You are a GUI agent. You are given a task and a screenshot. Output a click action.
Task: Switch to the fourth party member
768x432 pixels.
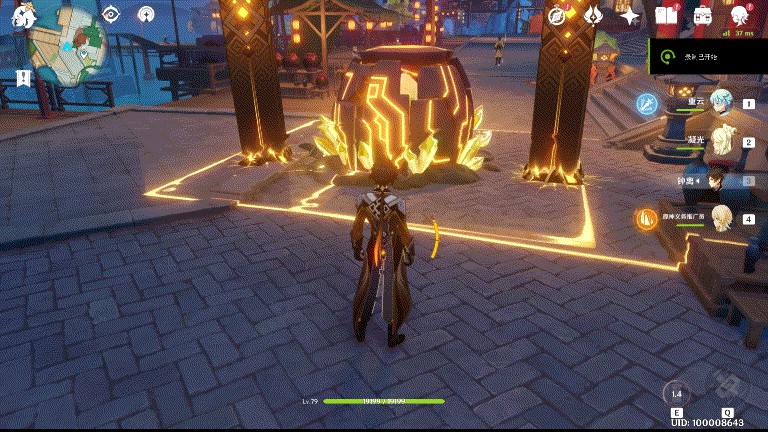(x=716, y=219)
